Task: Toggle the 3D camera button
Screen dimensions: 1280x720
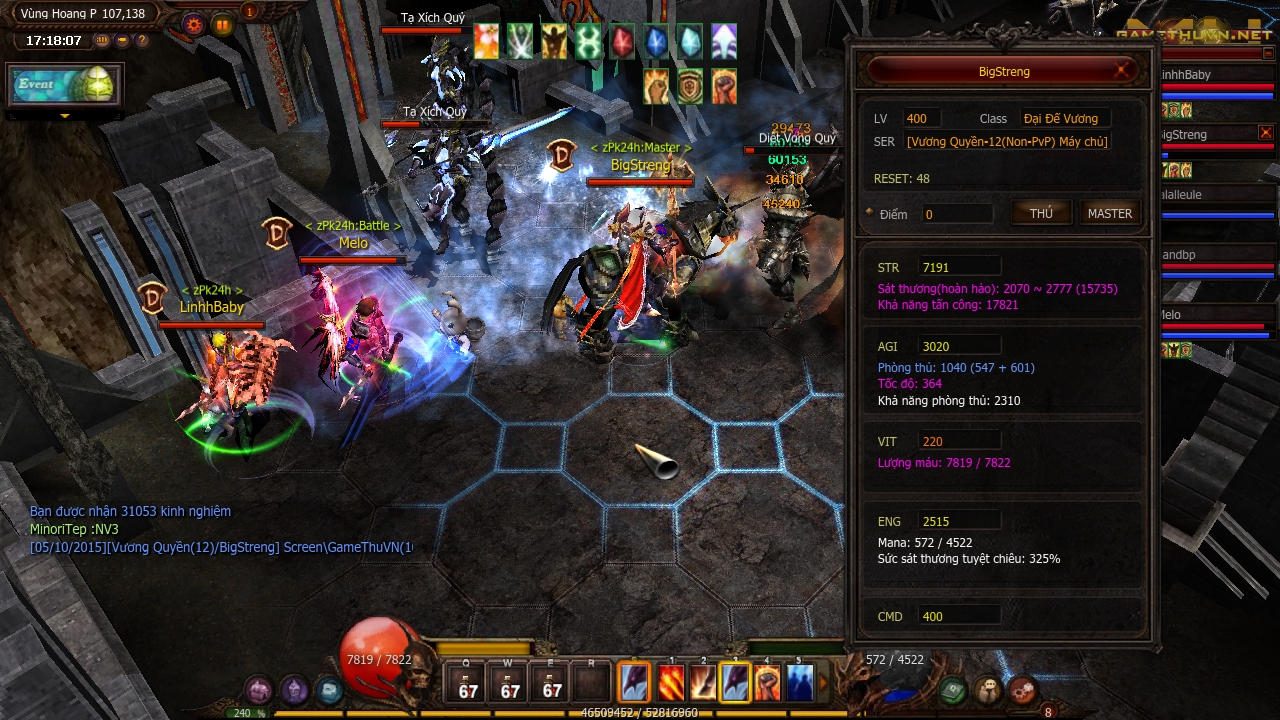Action: click(x=102, y=41)
